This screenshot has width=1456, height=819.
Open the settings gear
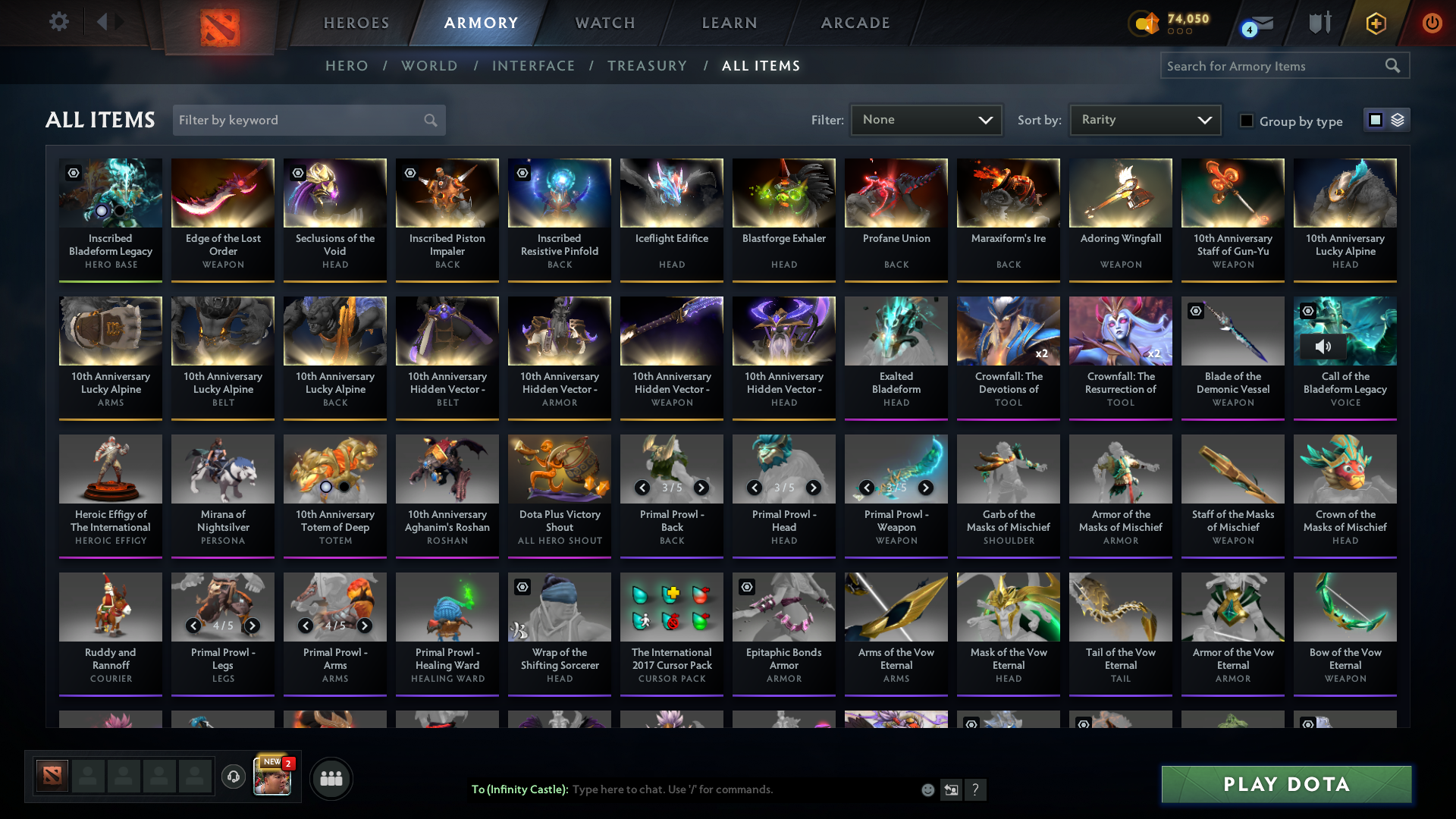click(58, 22)
